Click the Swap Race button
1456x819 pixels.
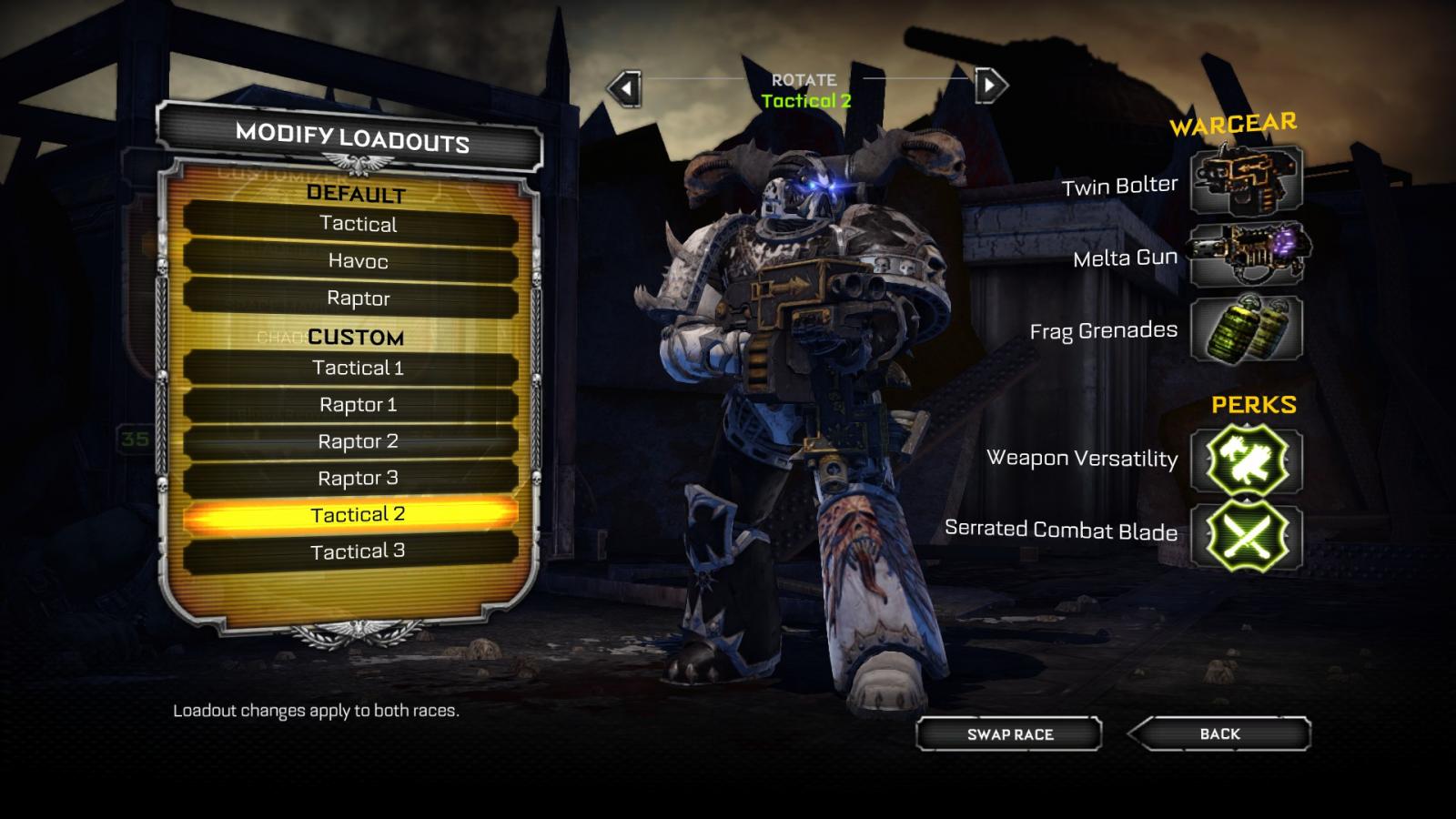[x=1009, y=734]
